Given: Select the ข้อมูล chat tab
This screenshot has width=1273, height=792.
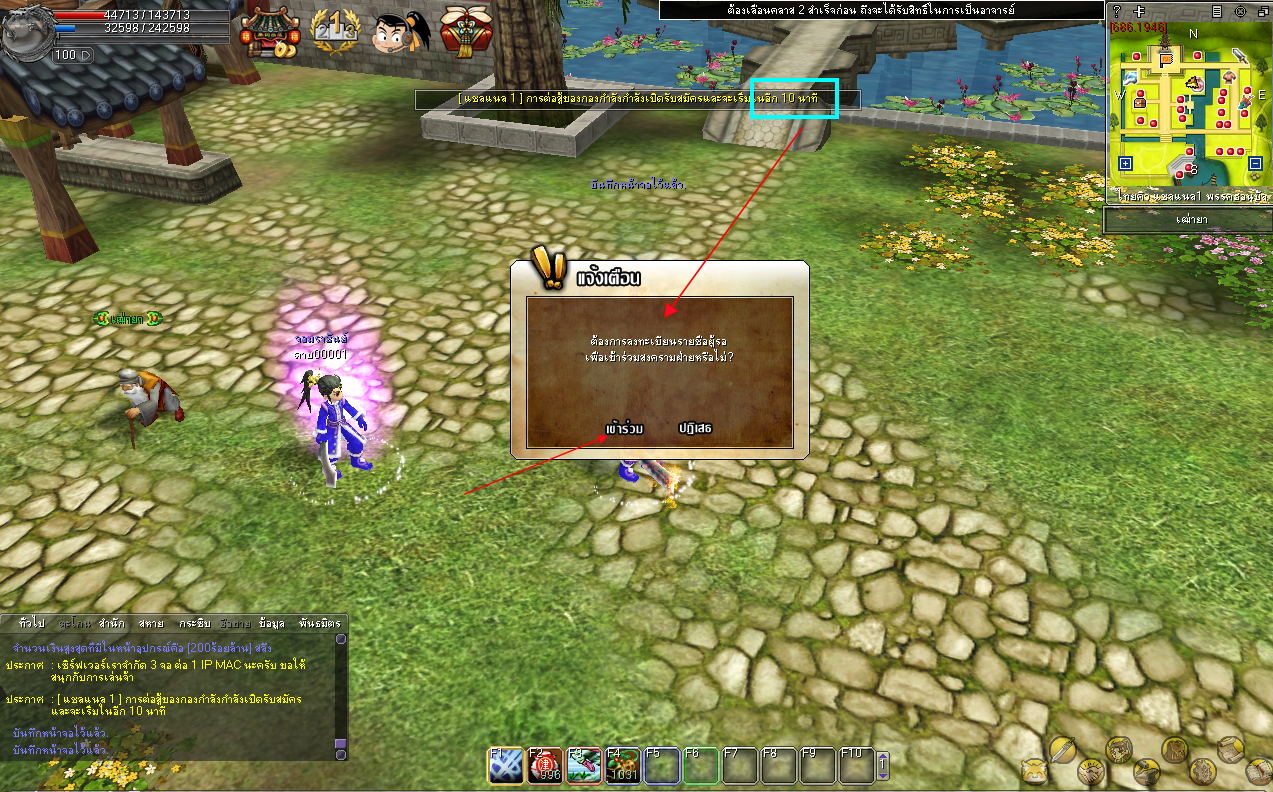Looking at the screenshot, I should 272,623.
